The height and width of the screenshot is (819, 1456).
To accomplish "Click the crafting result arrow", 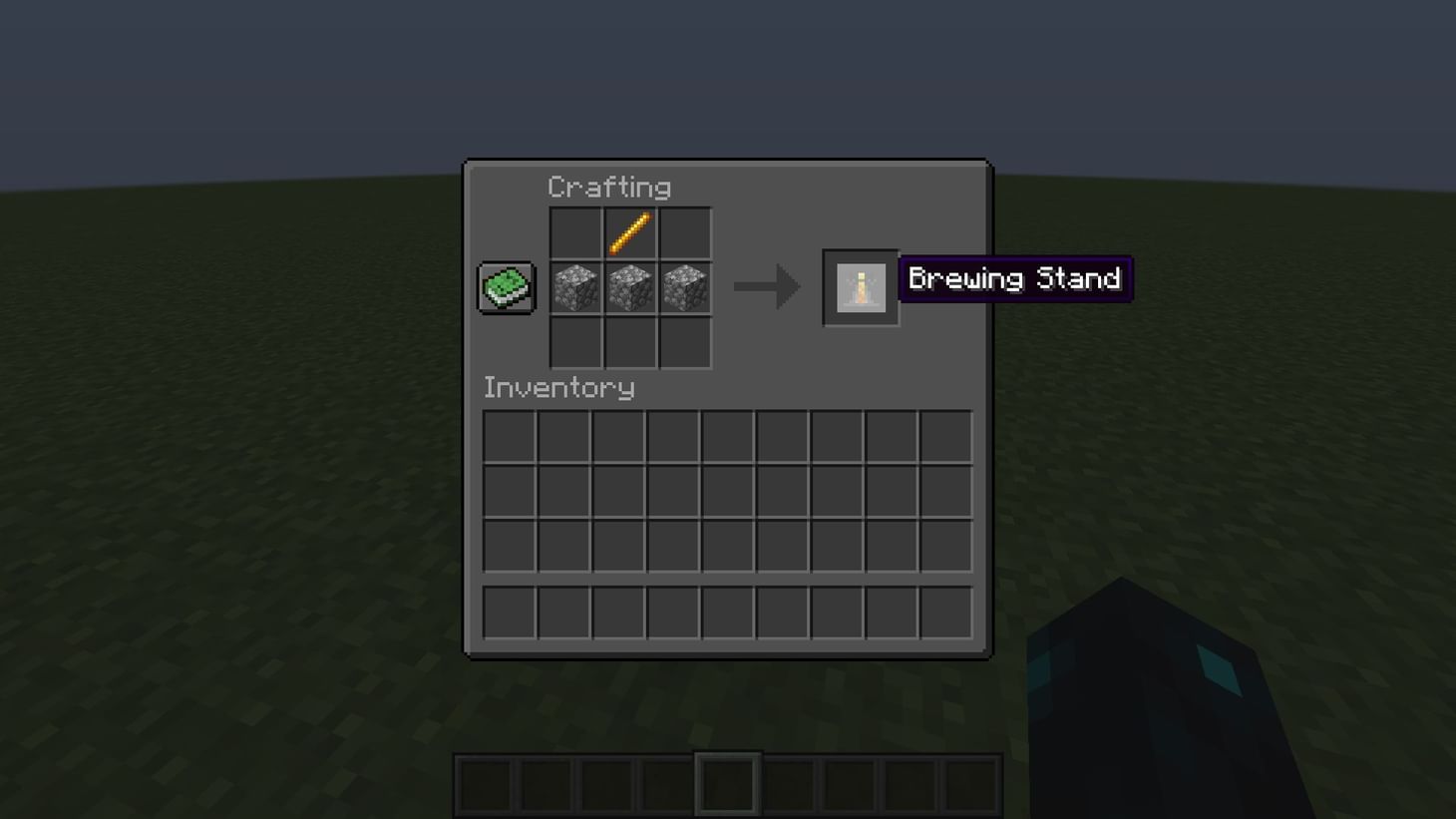I will (768, 287).
